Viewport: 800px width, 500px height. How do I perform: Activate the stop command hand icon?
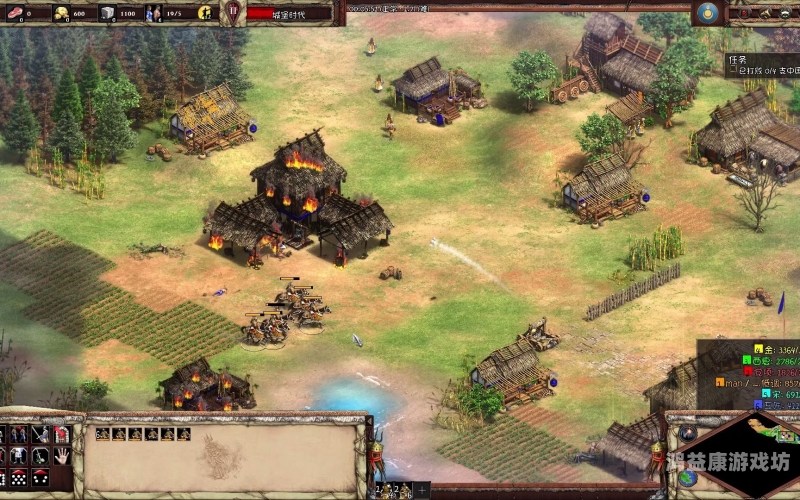[61, 455]
